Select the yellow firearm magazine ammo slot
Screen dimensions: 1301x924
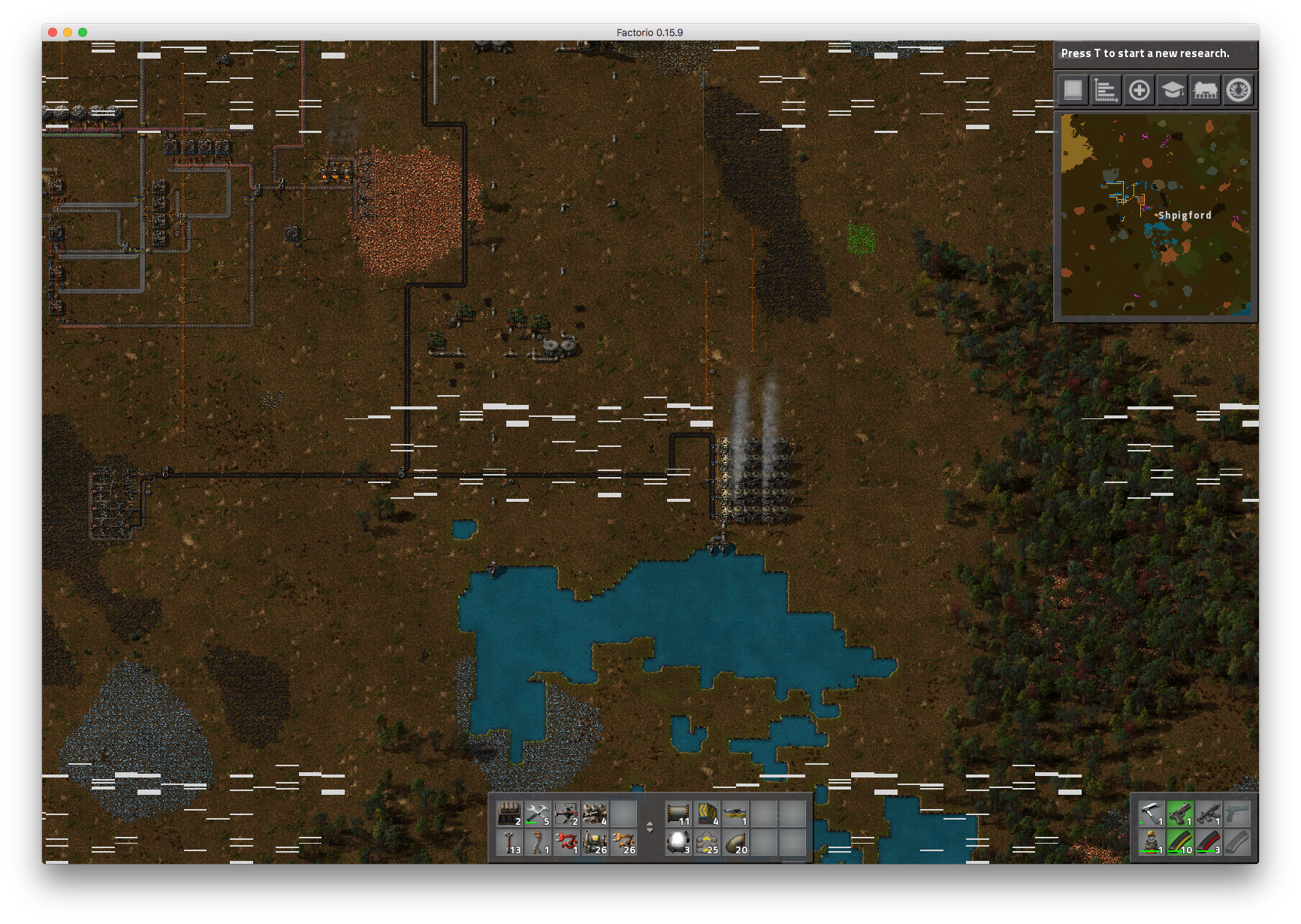(1180, 842)
